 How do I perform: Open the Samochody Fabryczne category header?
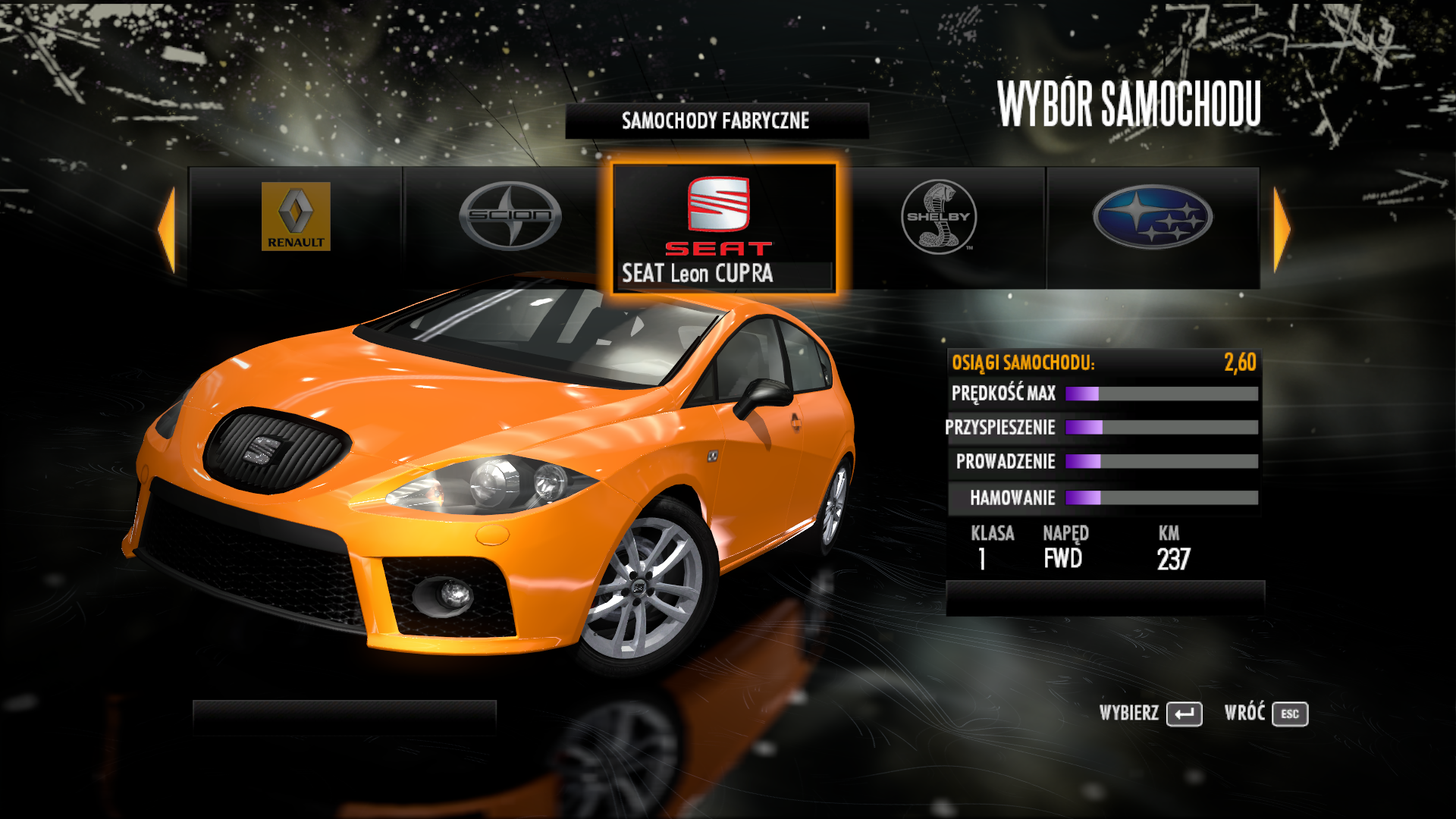pyautogui.click(x=716, y=121)
